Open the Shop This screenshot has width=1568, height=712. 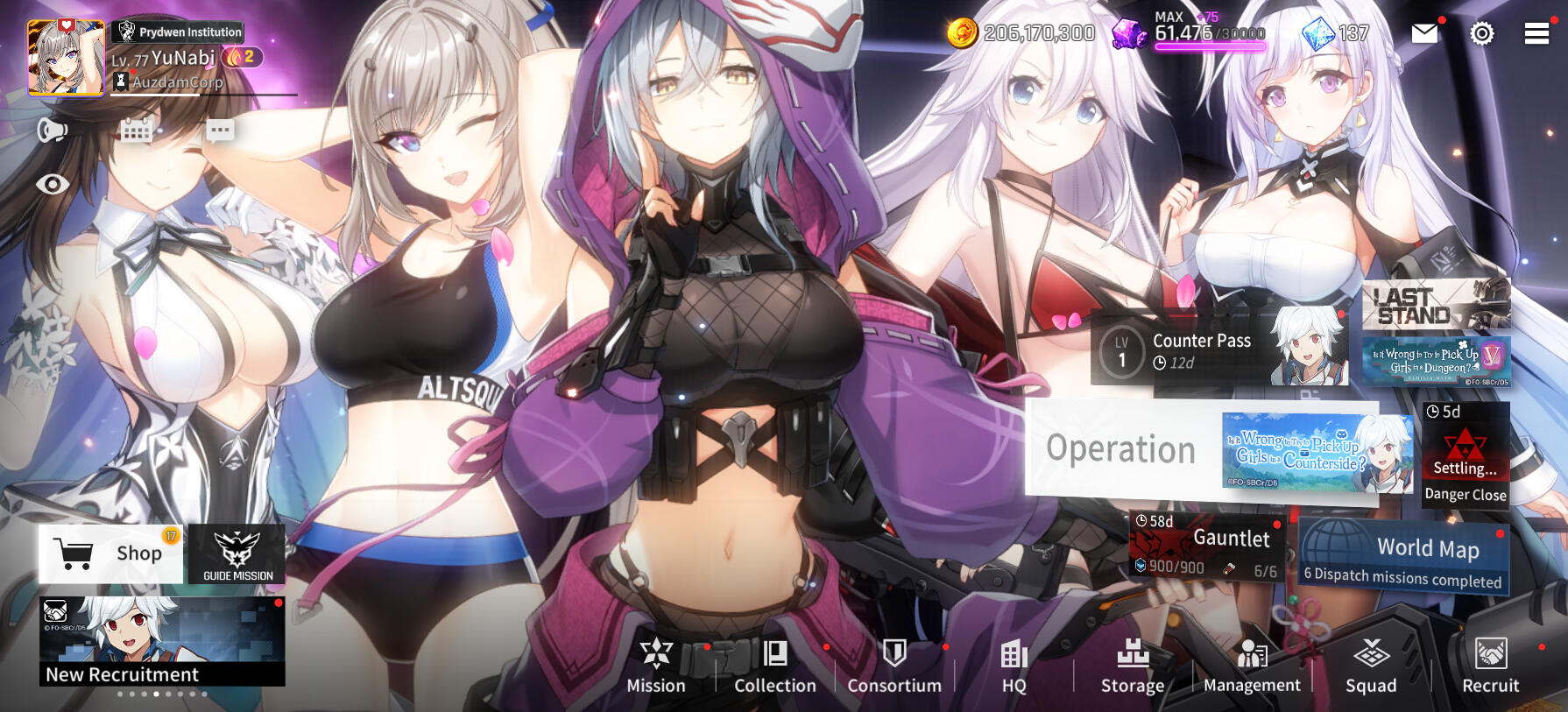(x=111, y=553)
